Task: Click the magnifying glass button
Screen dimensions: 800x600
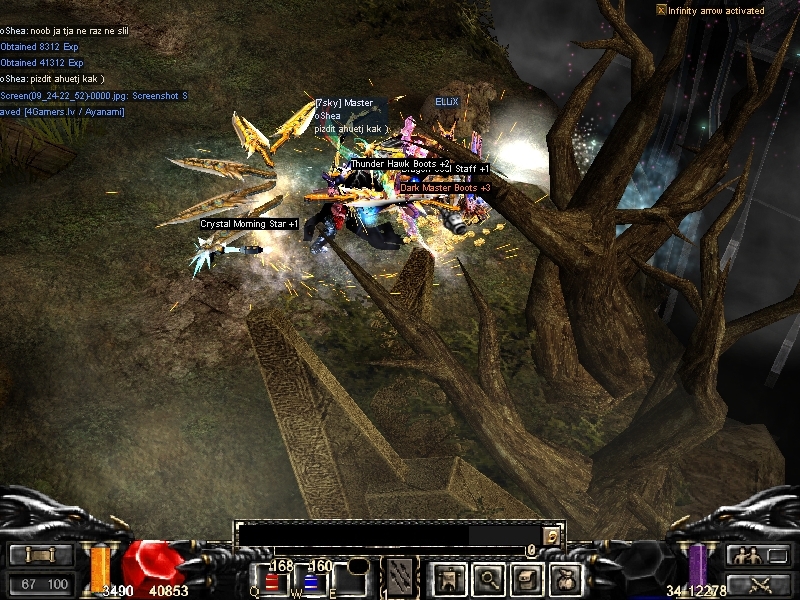Action: [x=488, y=578]
